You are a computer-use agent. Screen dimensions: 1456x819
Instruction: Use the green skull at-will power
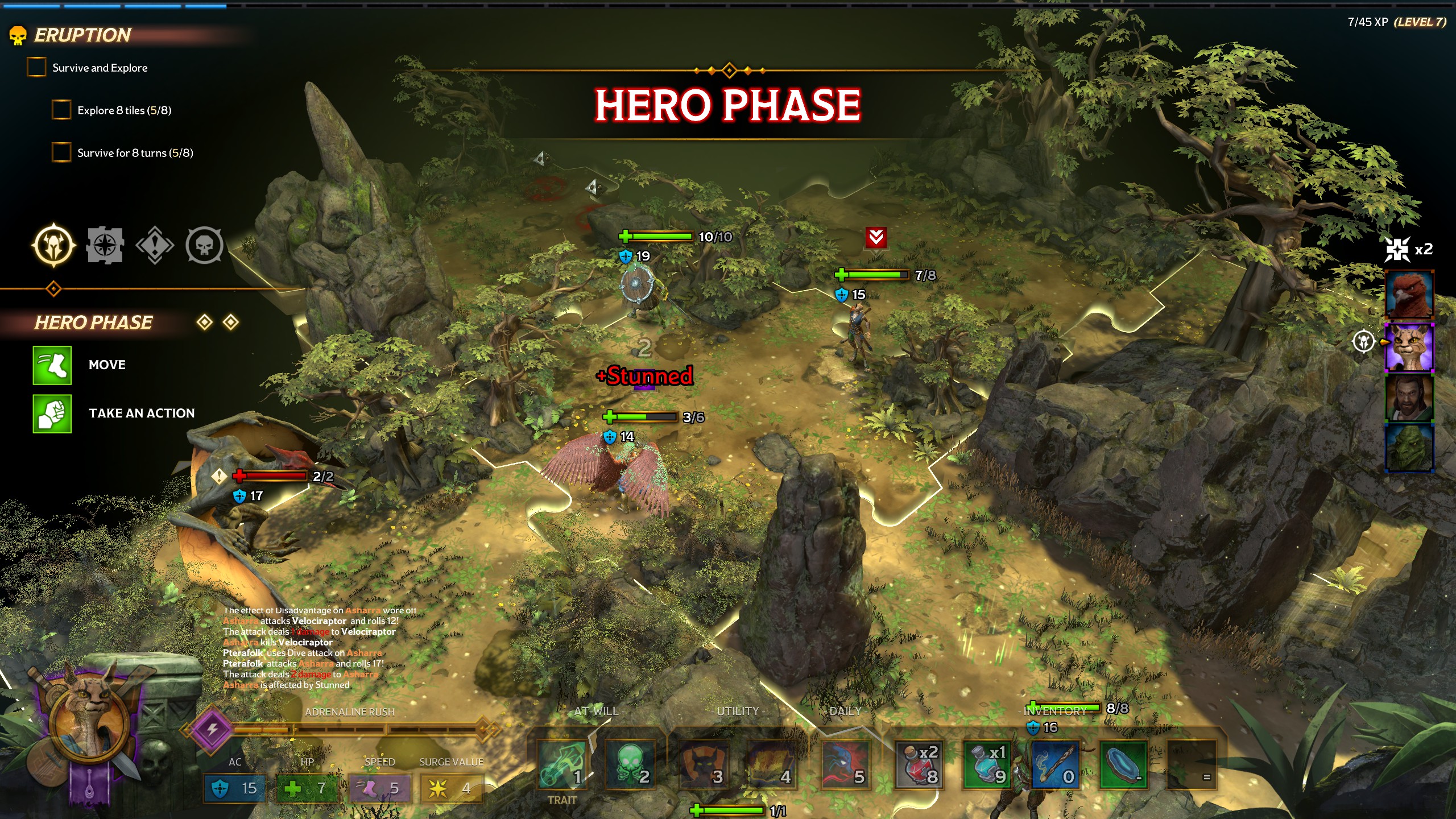coord(630,765)
